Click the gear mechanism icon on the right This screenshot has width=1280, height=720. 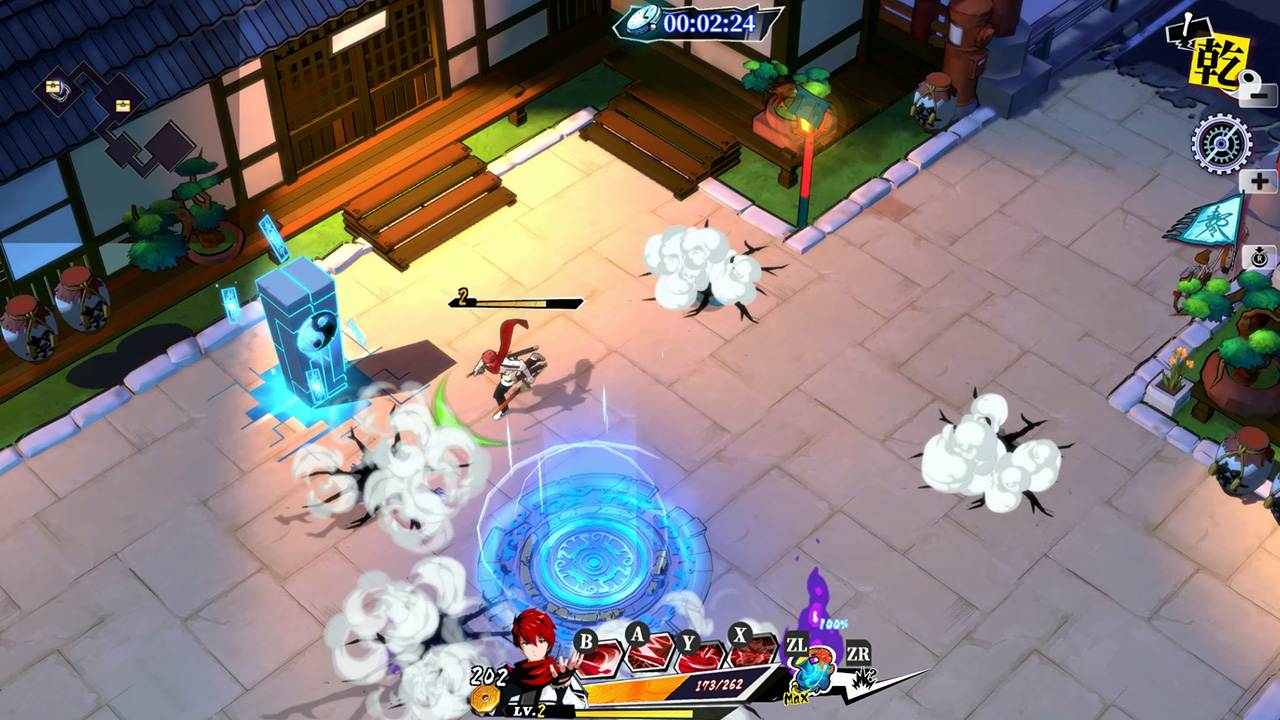pos(1221,142)
